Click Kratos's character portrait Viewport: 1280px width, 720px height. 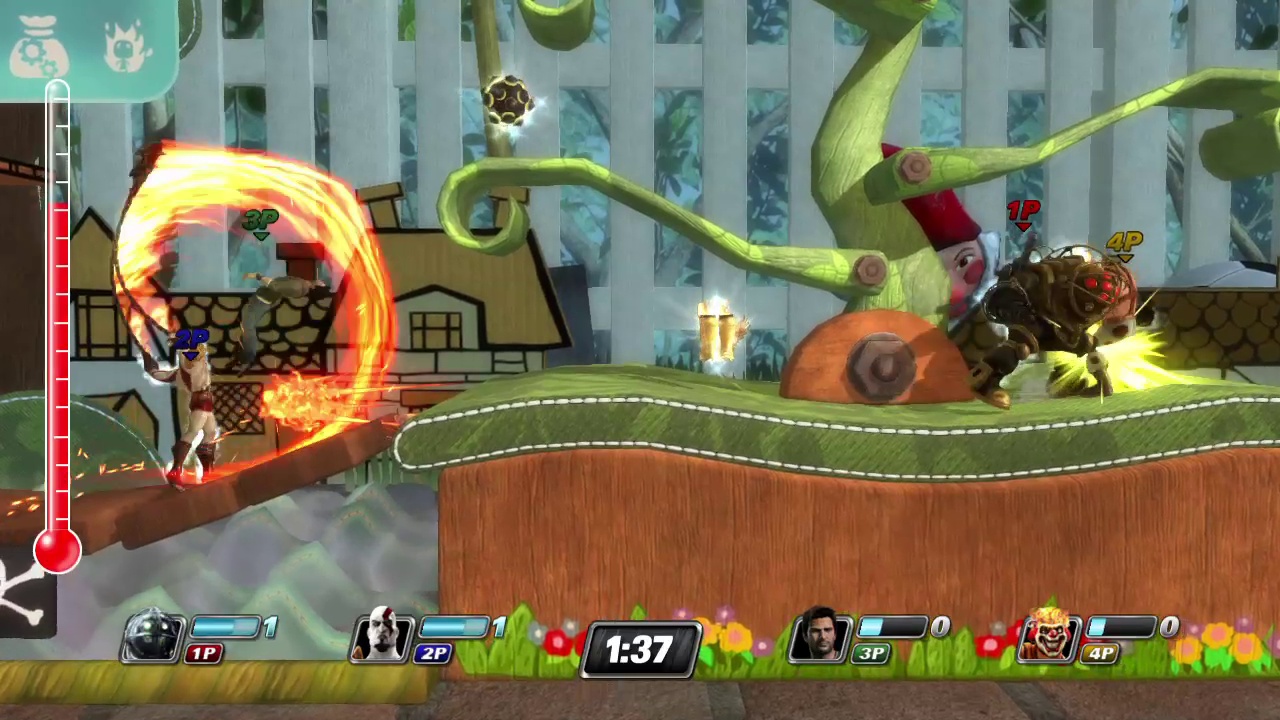pos(383,640)
